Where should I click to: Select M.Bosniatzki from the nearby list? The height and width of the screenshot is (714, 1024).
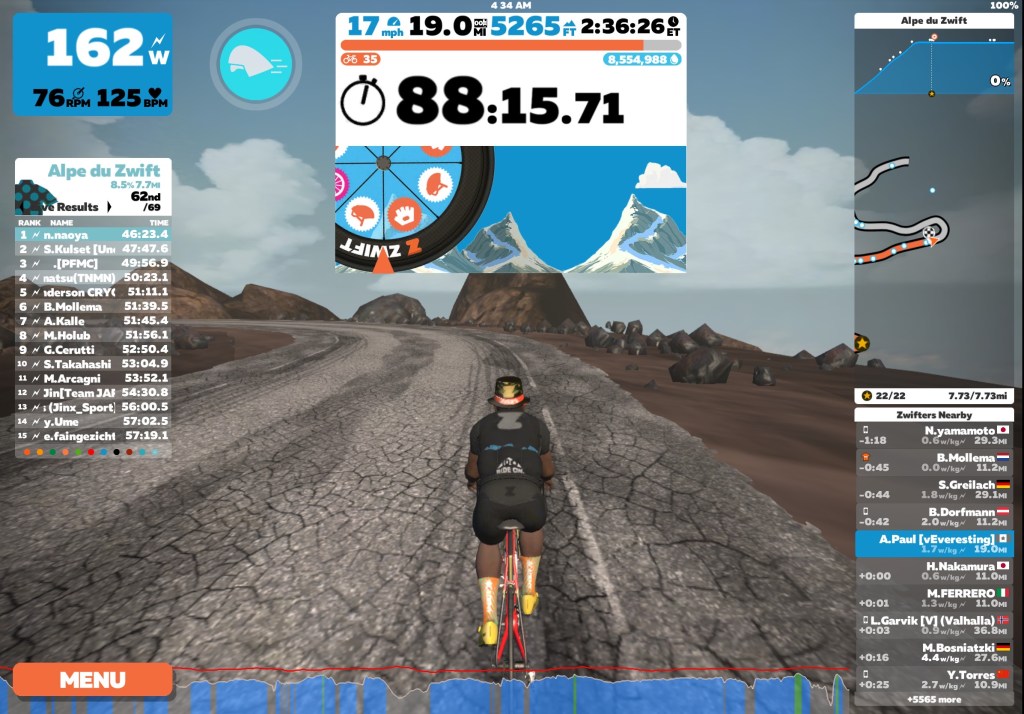point(934,652)
